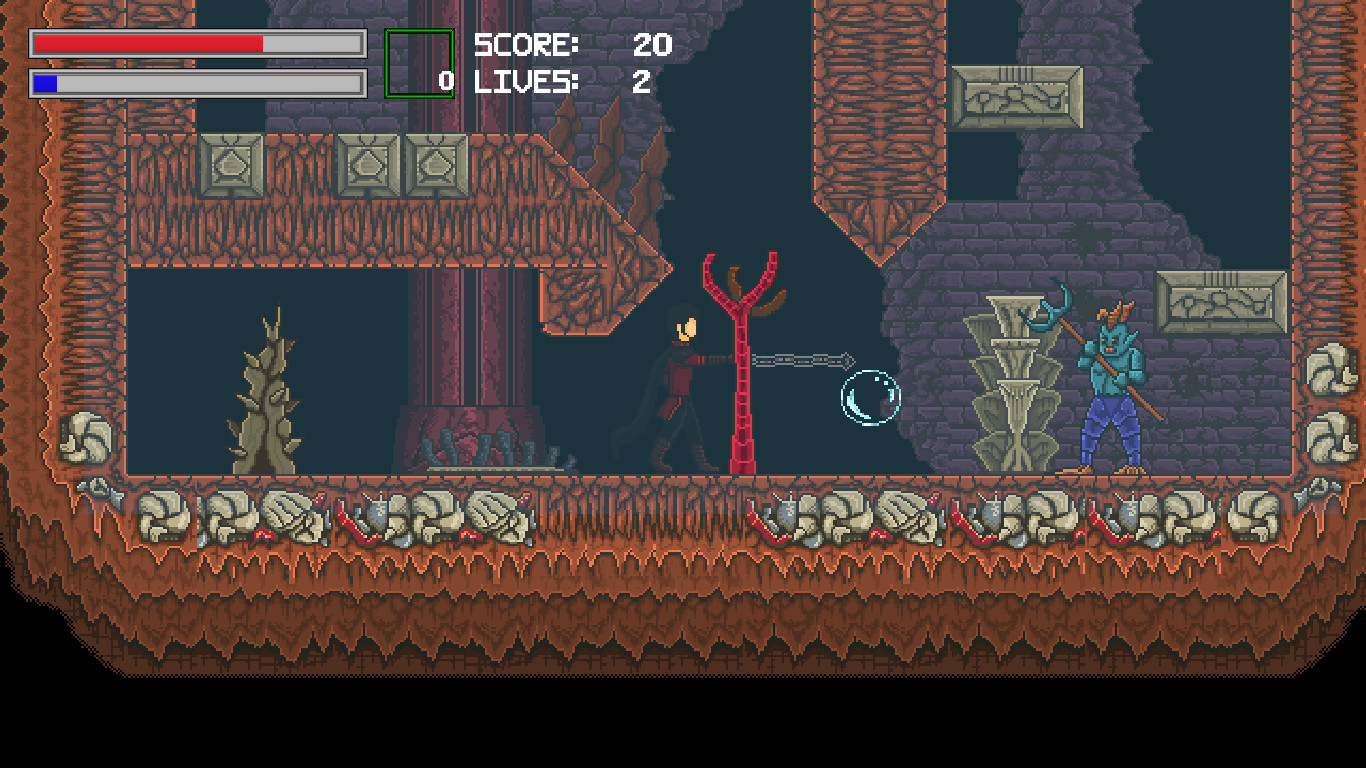This screenshot has height=768, width=1366.
Task: Click the gem count showing 0
Action: (444, 82)
